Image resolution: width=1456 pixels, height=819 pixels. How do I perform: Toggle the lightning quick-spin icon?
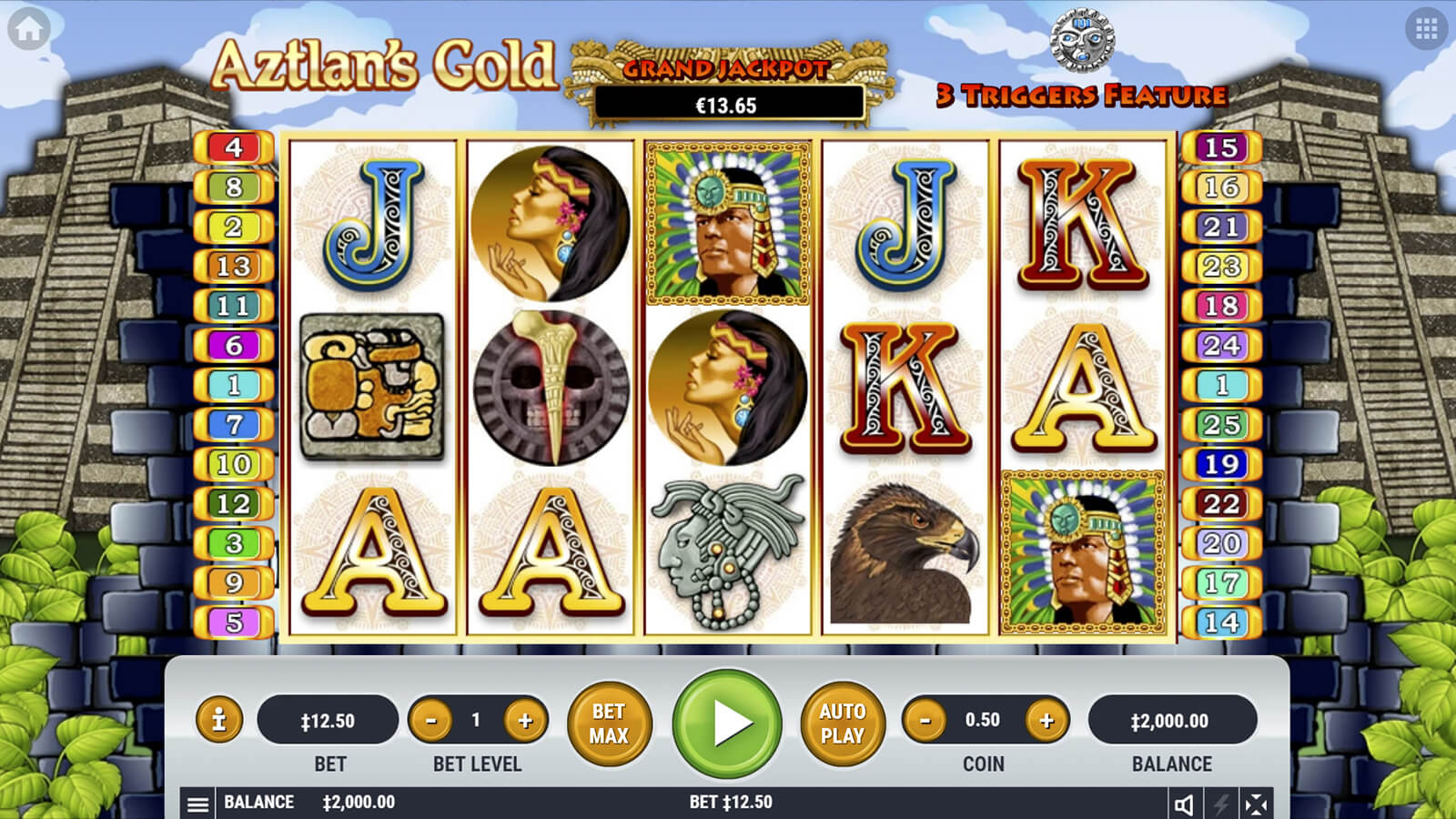(1220, 804)
